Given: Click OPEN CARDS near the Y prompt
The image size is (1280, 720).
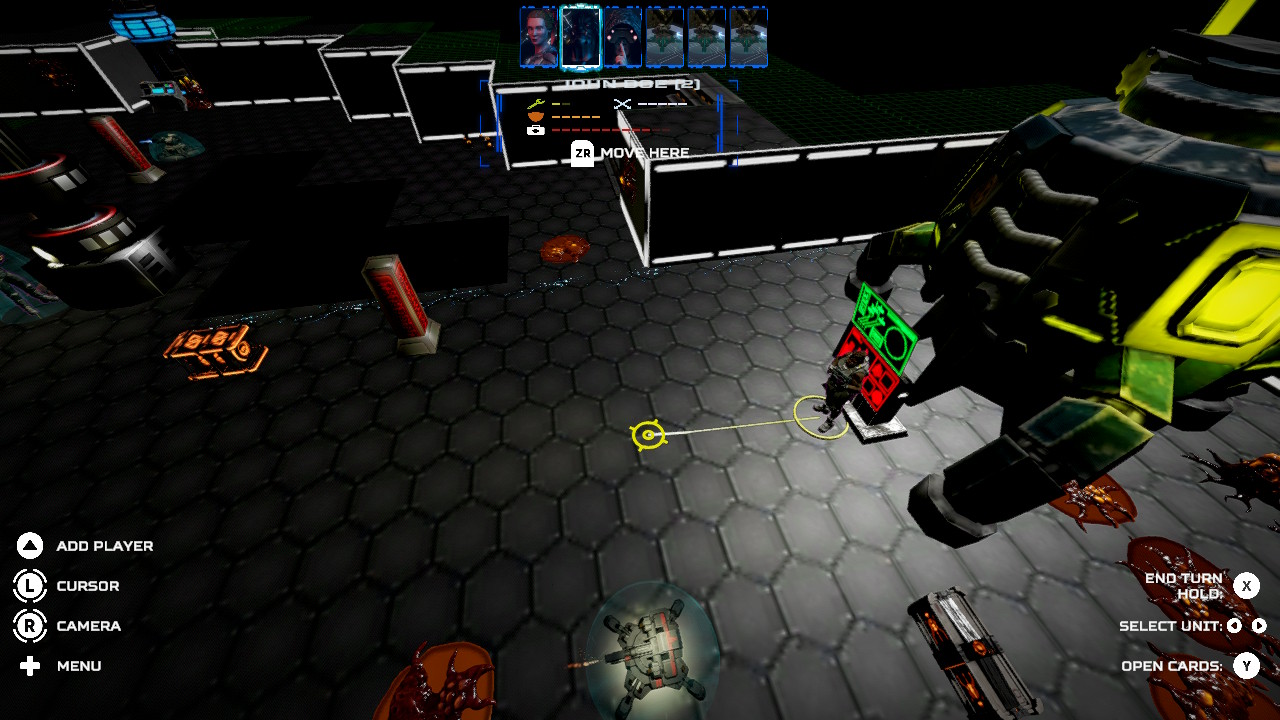Looking at the screenshot, I should coord(1173,666).
